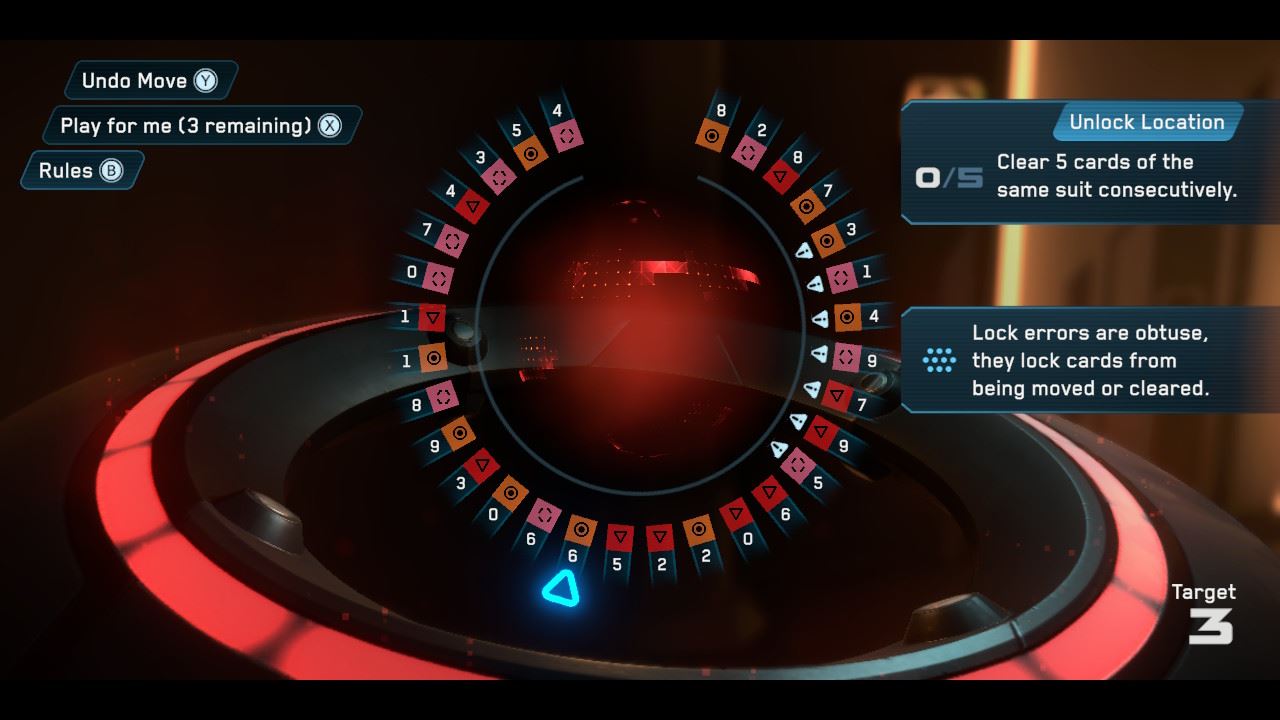Pick the orange 7 card on the right side
Screen dimensions: 1280x720
click(x=805, y=205)
